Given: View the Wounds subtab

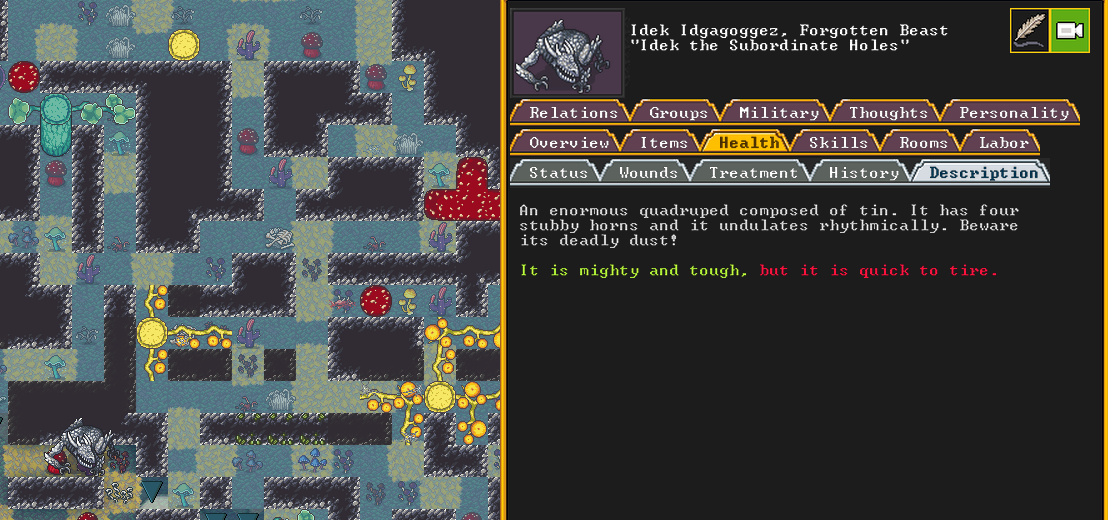Looking at the screenshot, I should click(x=648, y=173).
